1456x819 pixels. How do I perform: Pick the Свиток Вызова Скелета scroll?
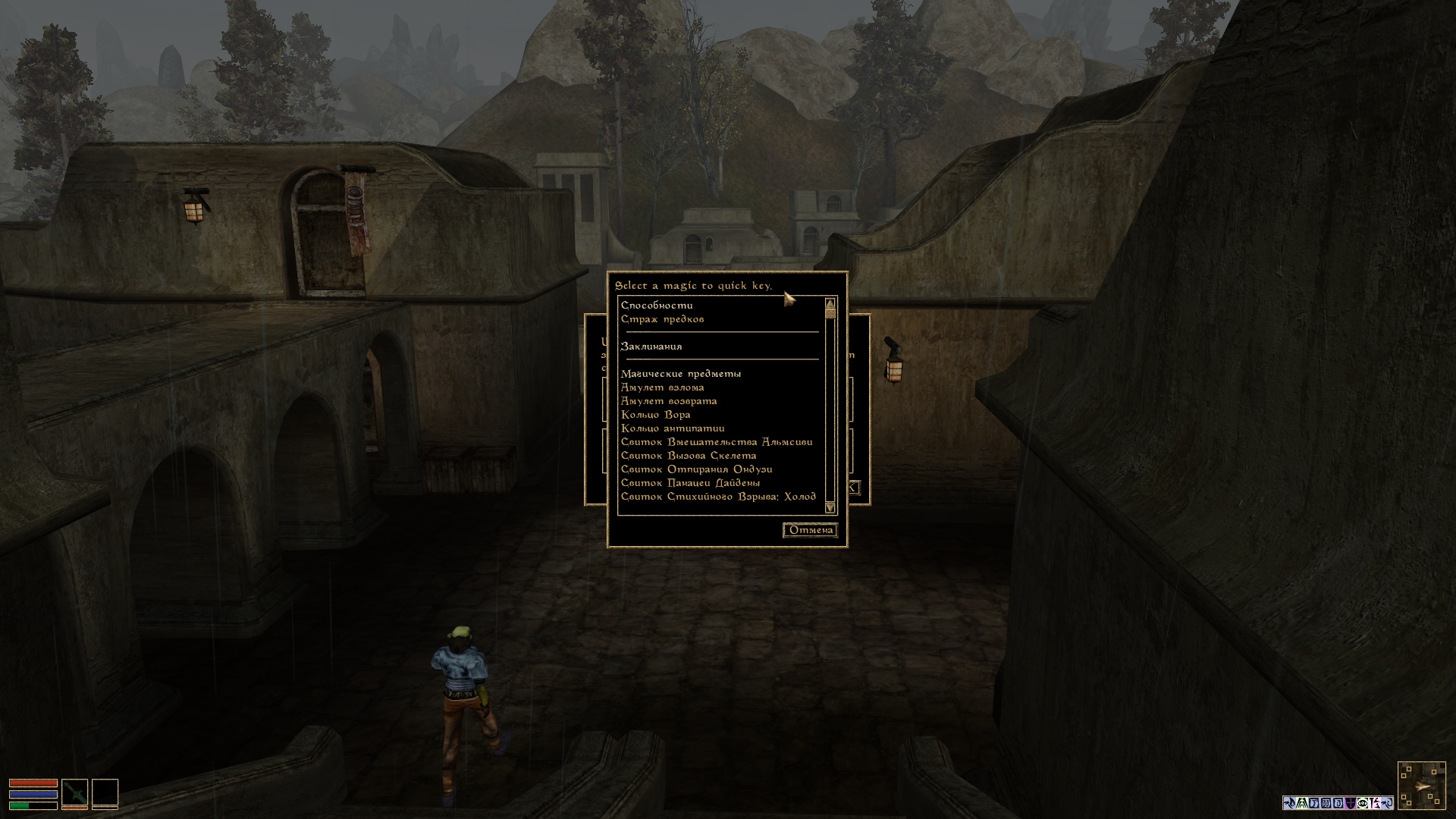click(x=688, y=456)
